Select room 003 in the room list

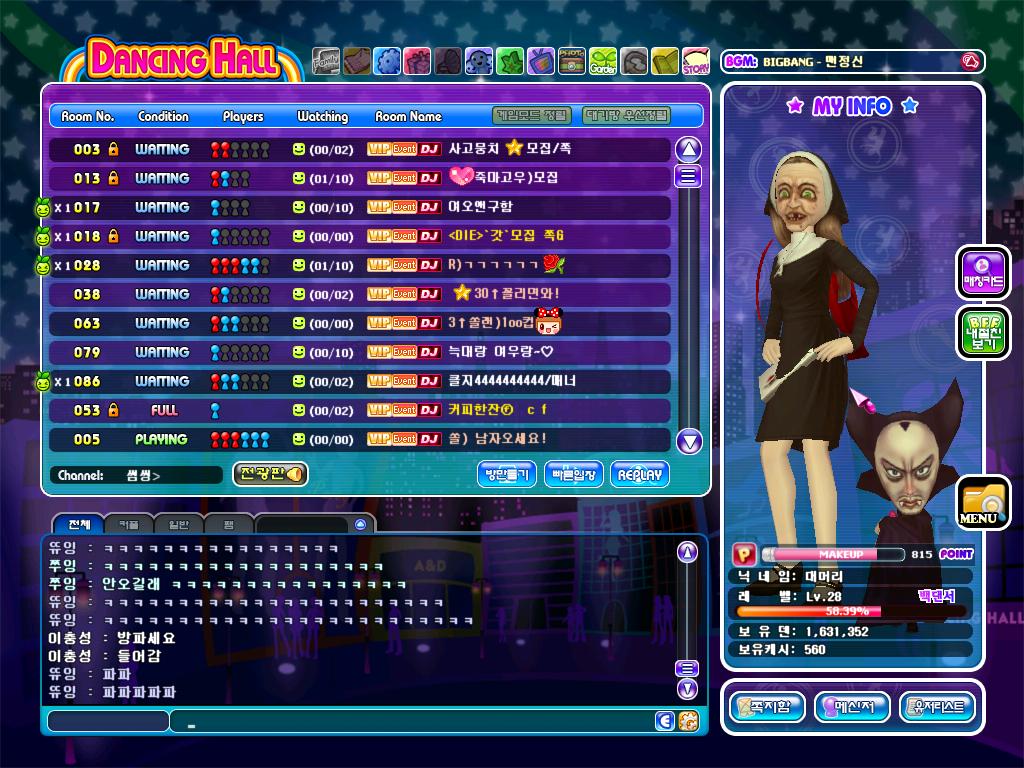360,149
